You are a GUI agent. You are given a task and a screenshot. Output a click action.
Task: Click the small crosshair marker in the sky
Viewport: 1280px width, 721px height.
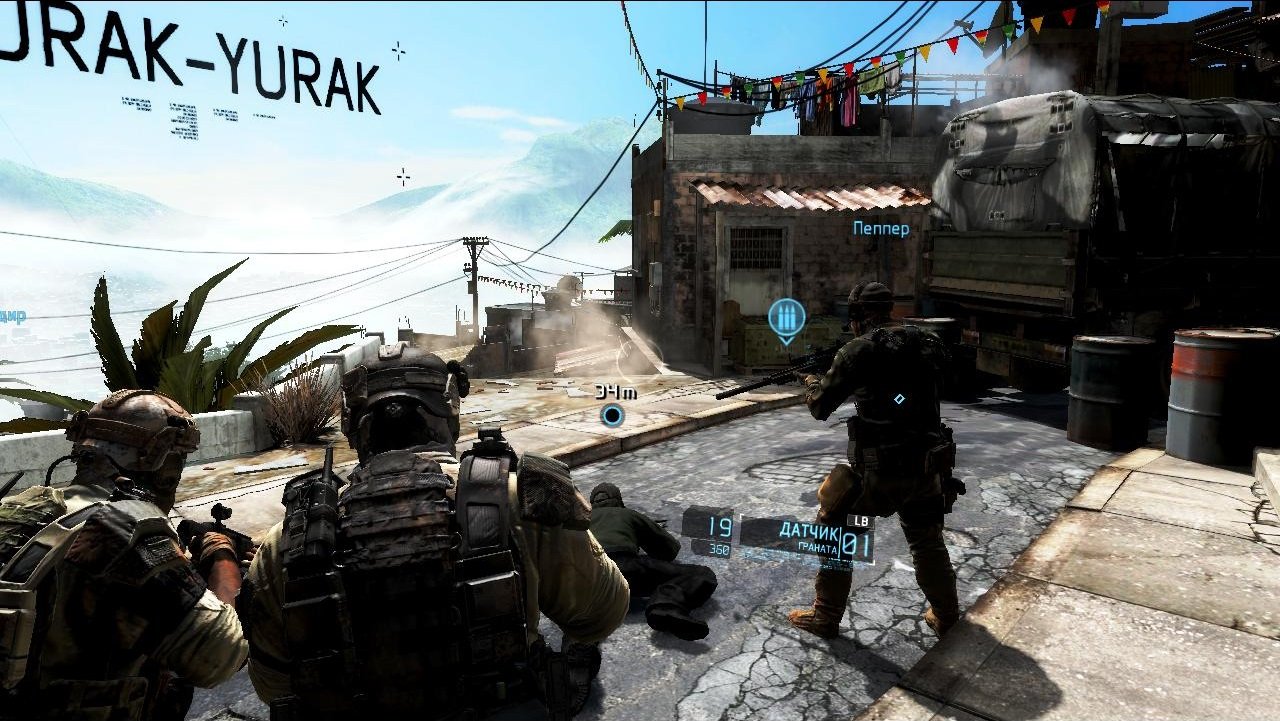(x=403, y=175)
